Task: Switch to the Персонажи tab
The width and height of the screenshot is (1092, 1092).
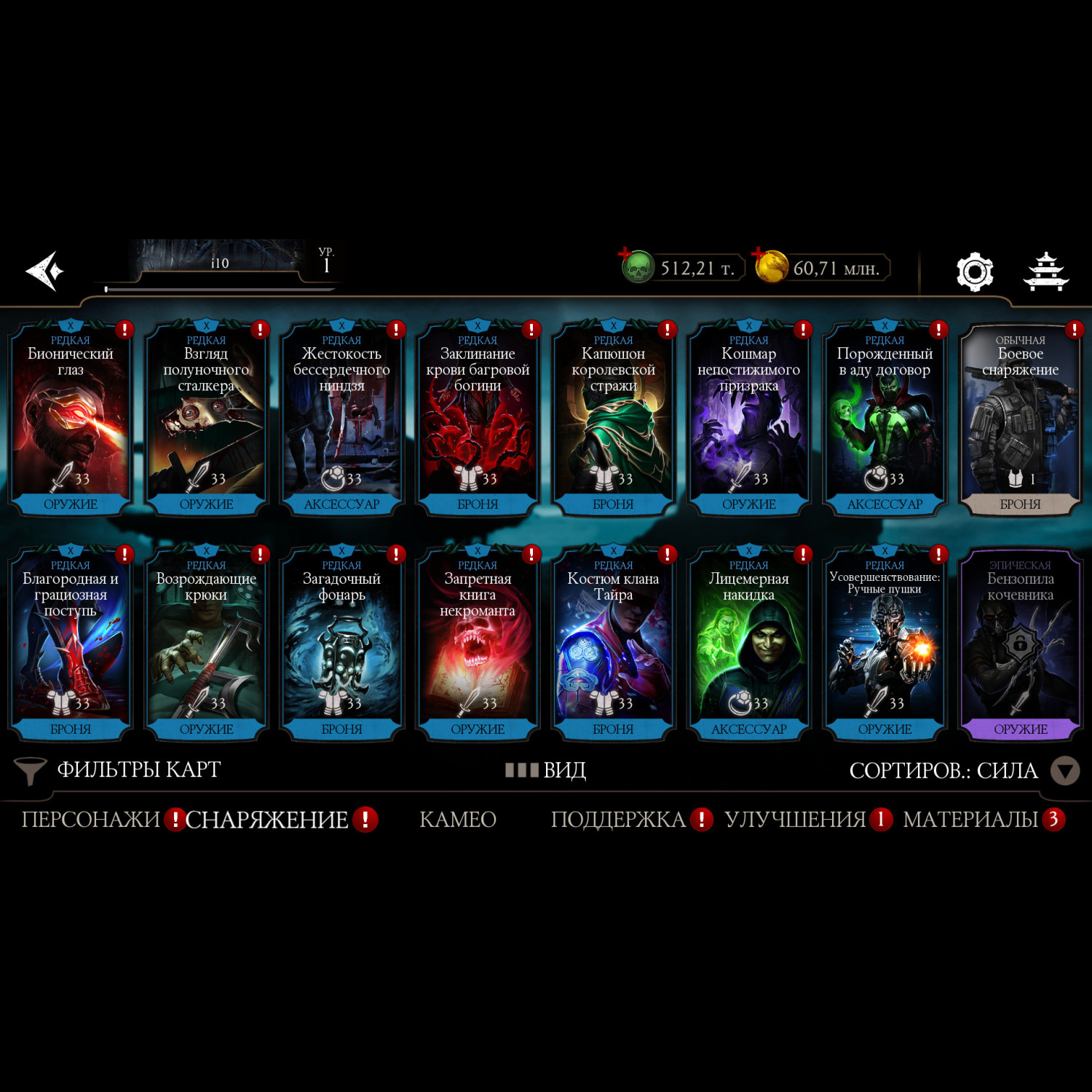Action: pyautogui.click(x=91, y=820)
